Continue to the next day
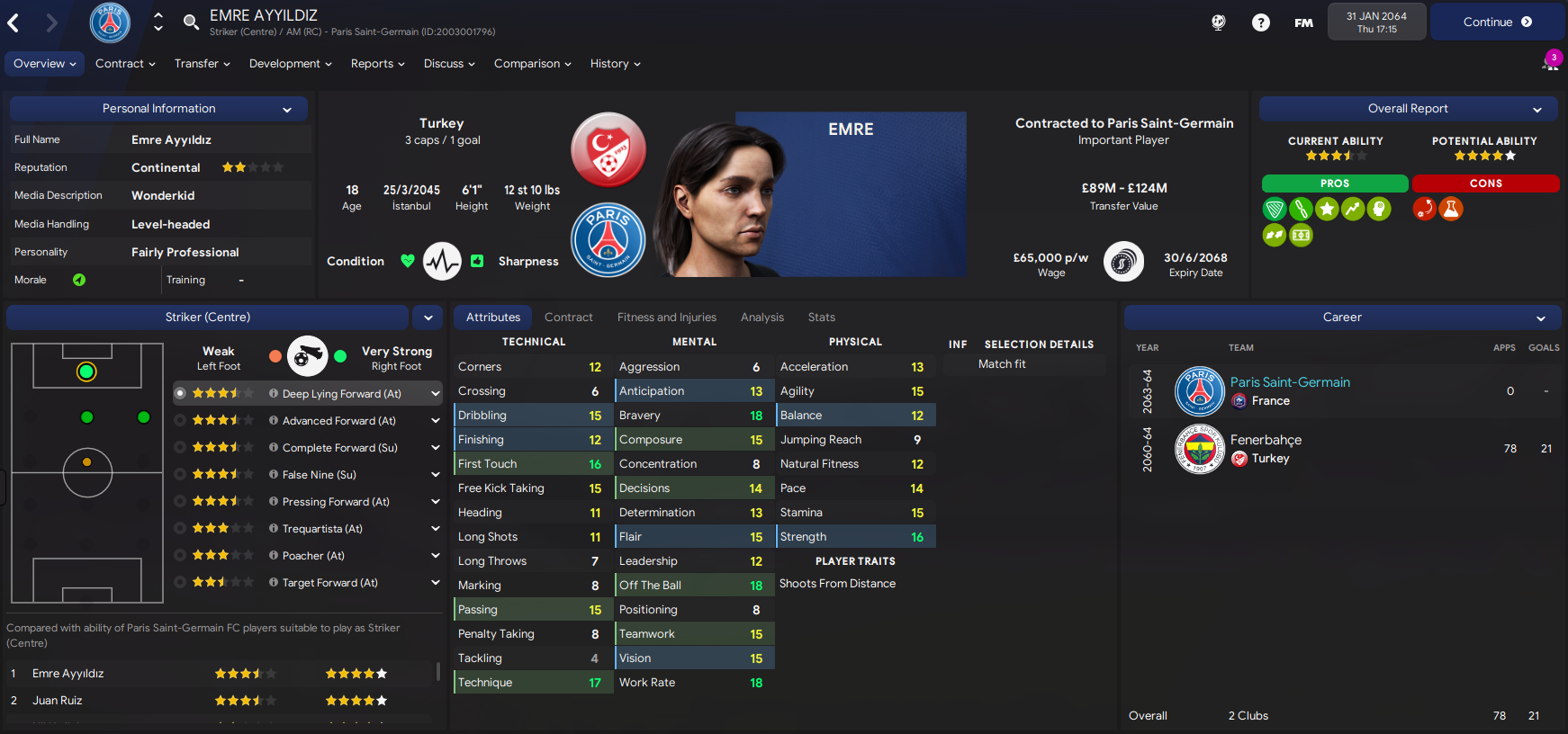Viewport: 1568px width, 734px height. point(1496,22)
